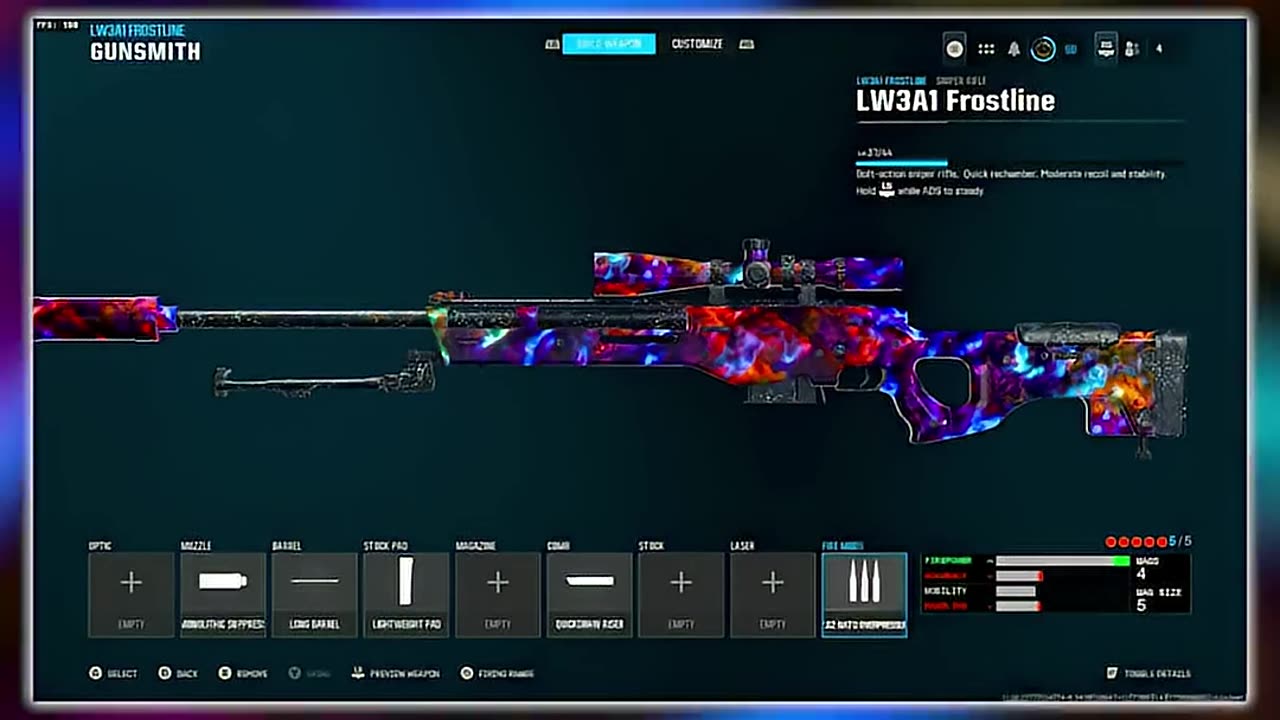Switch to the Build Weapon tab
Image resolution: width=1280 pixels, height=720 pixels.
click(608, 44)
